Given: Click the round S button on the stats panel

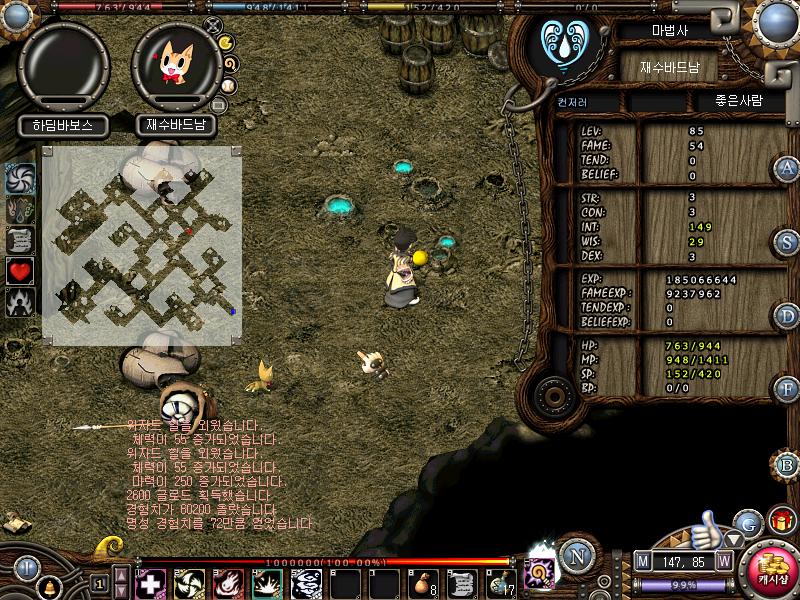Looking at the screenshot, I should click(787, 242).
